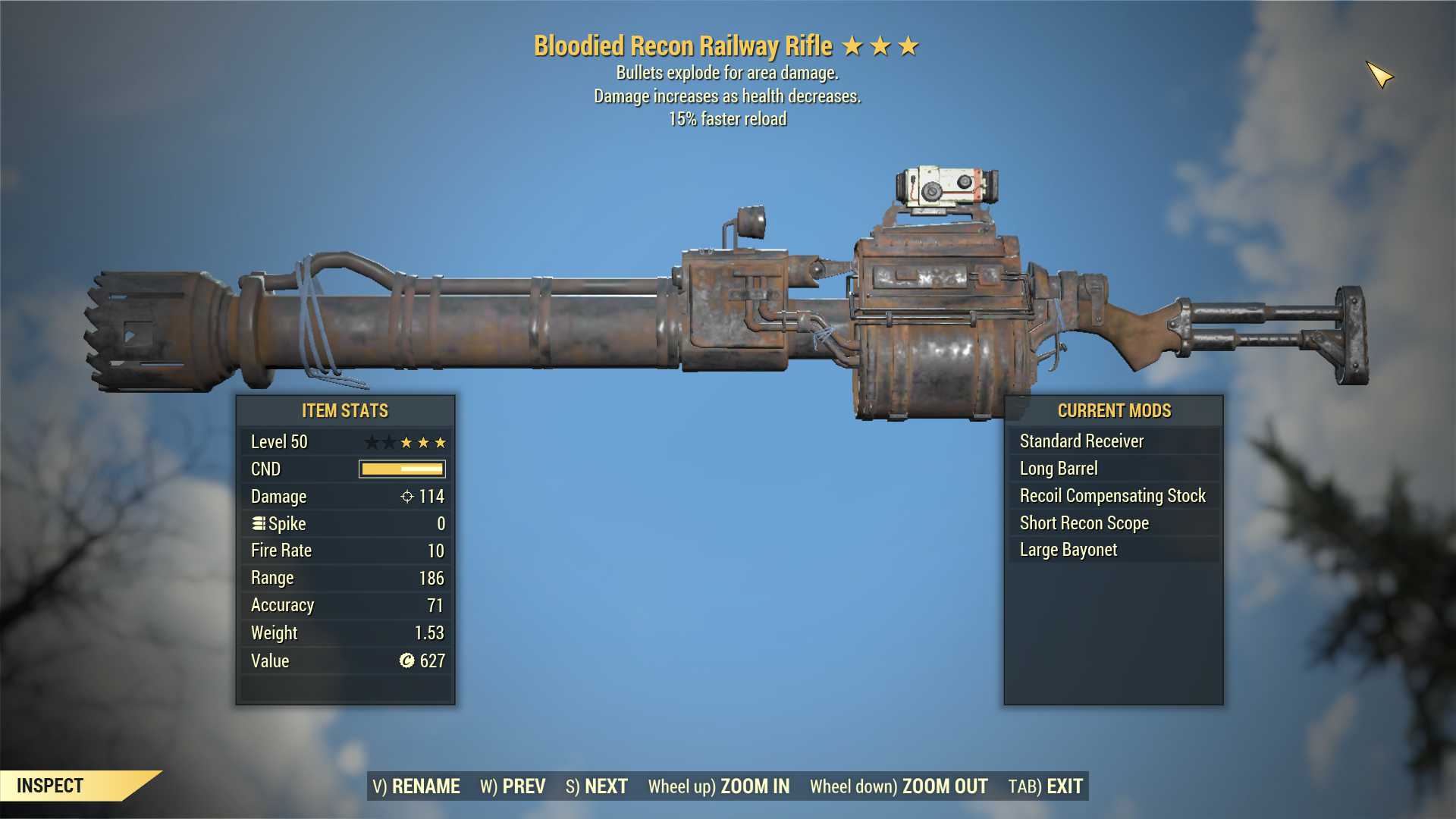1456x819 pixels.
Task: Go to the PREV item
Action: point(513,786)
